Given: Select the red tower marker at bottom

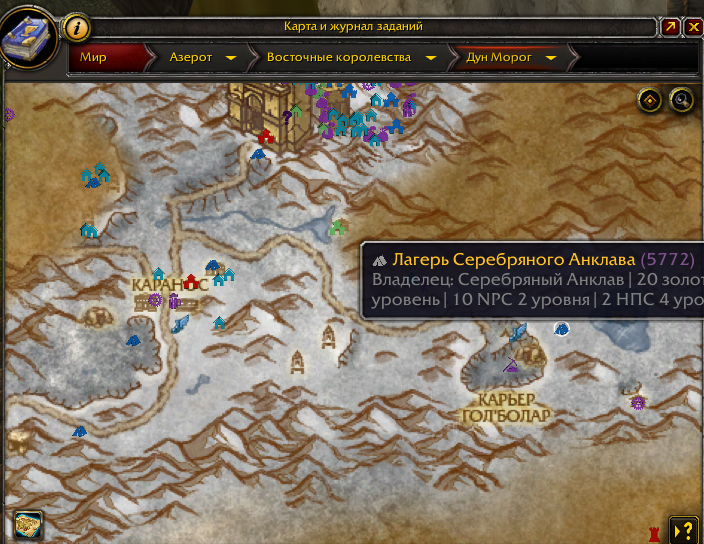Looking at the screenshot, I should (656, 528).
